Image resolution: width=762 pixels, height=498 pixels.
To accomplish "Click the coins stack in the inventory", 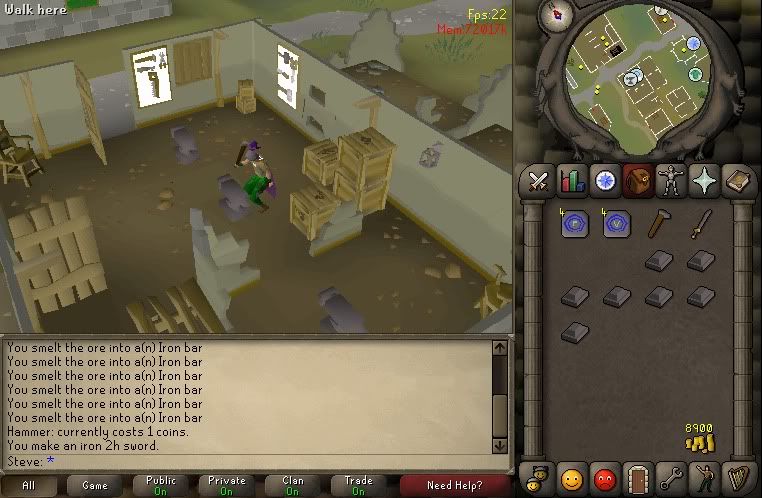I will (700, 437).
